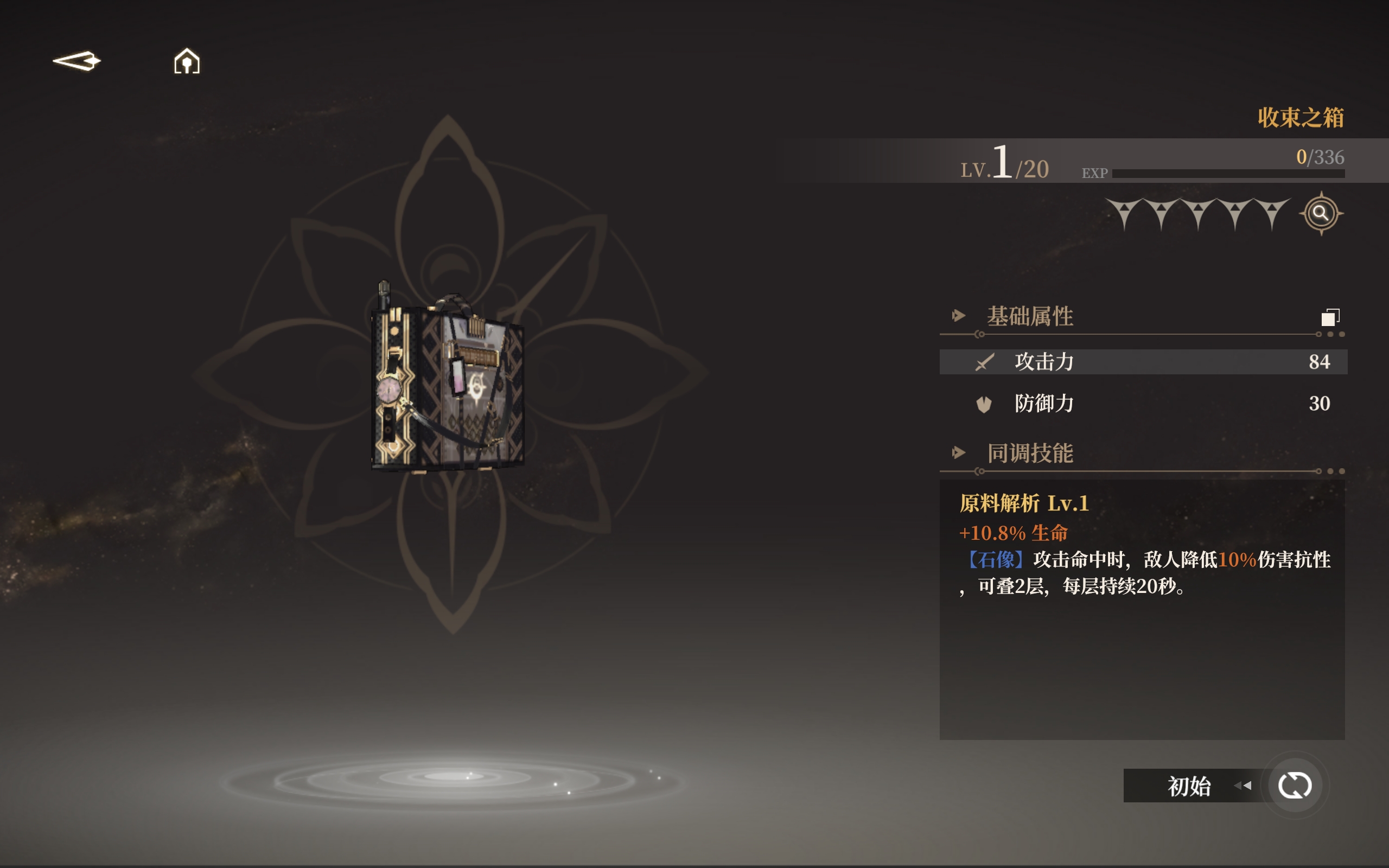Click the 初始 state label button
Screen dimensions: 1389x868
click(x=1189, y=786)
